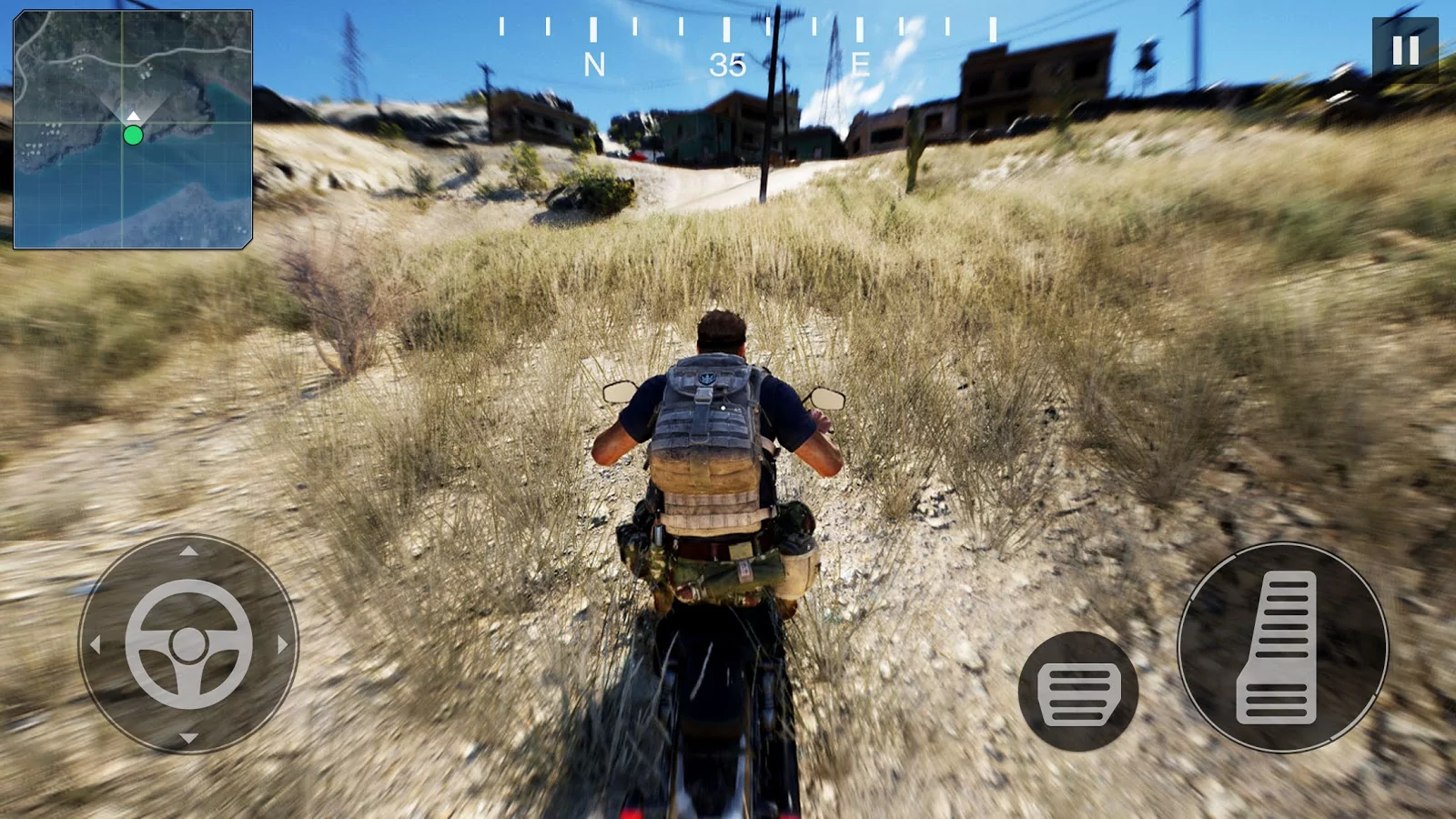1456x819 pixels.
Task: Tap the compass heading reading 35
Action: point(728,64)
